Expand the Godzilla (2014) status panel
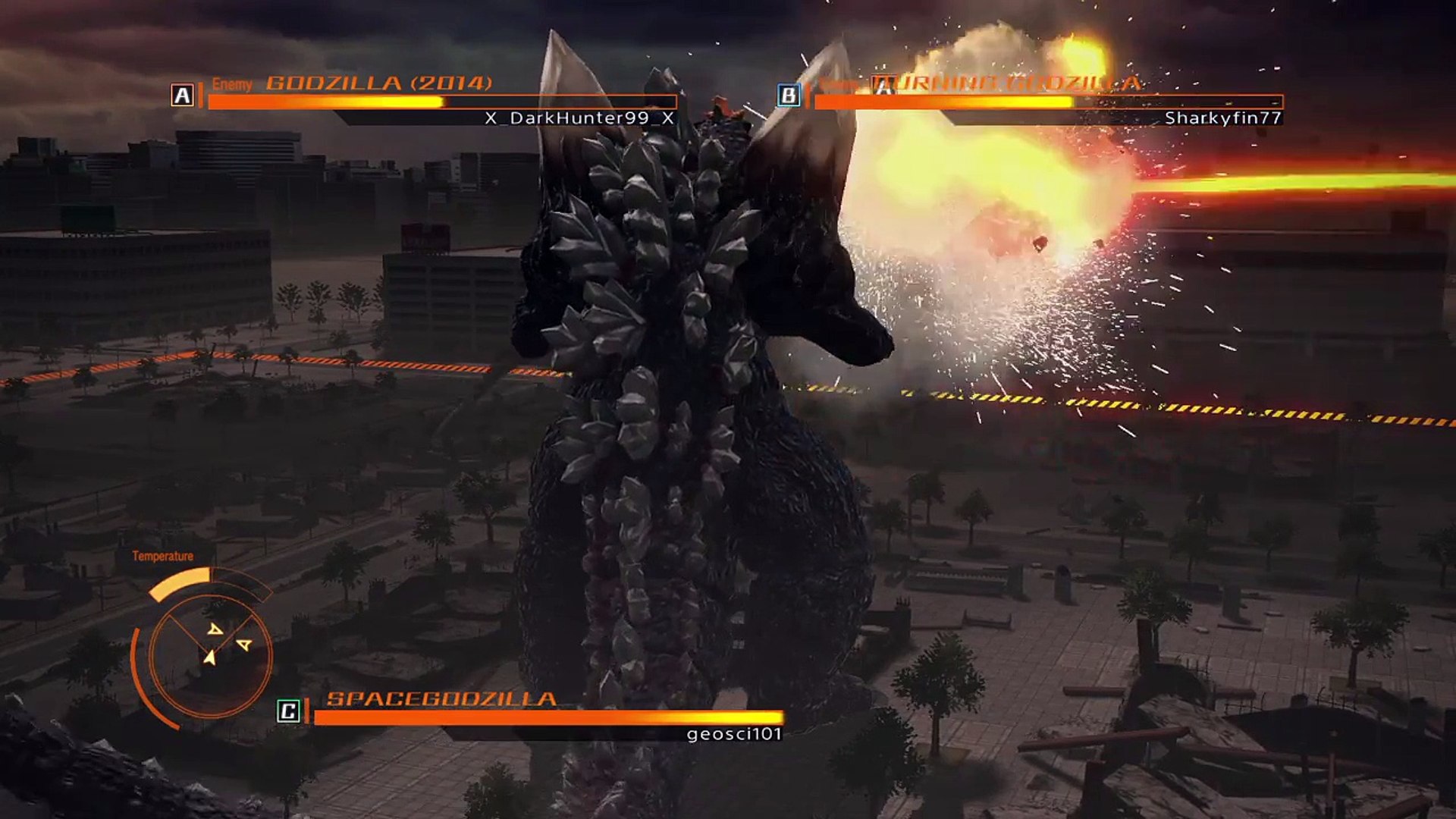This screenshot has width=1456, height=819. click(x=440, y=102)
